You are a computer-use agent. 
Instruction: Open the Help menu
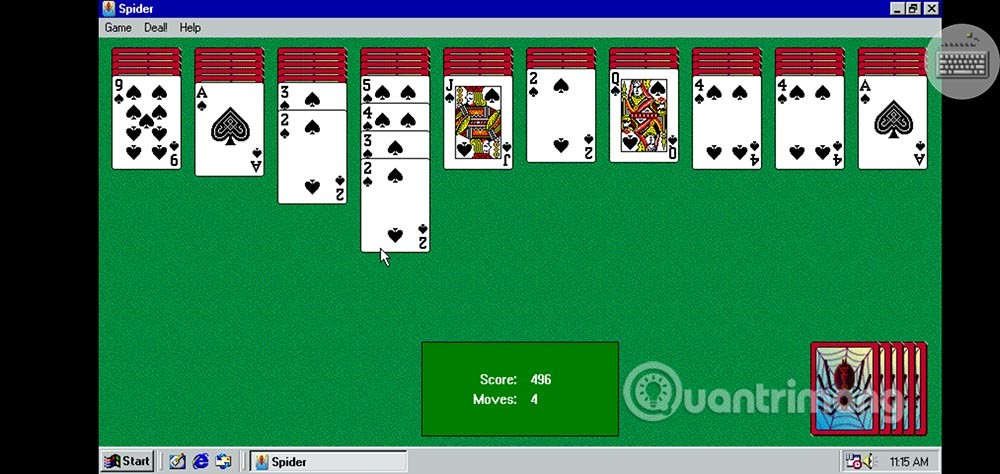tap(190, 28)
